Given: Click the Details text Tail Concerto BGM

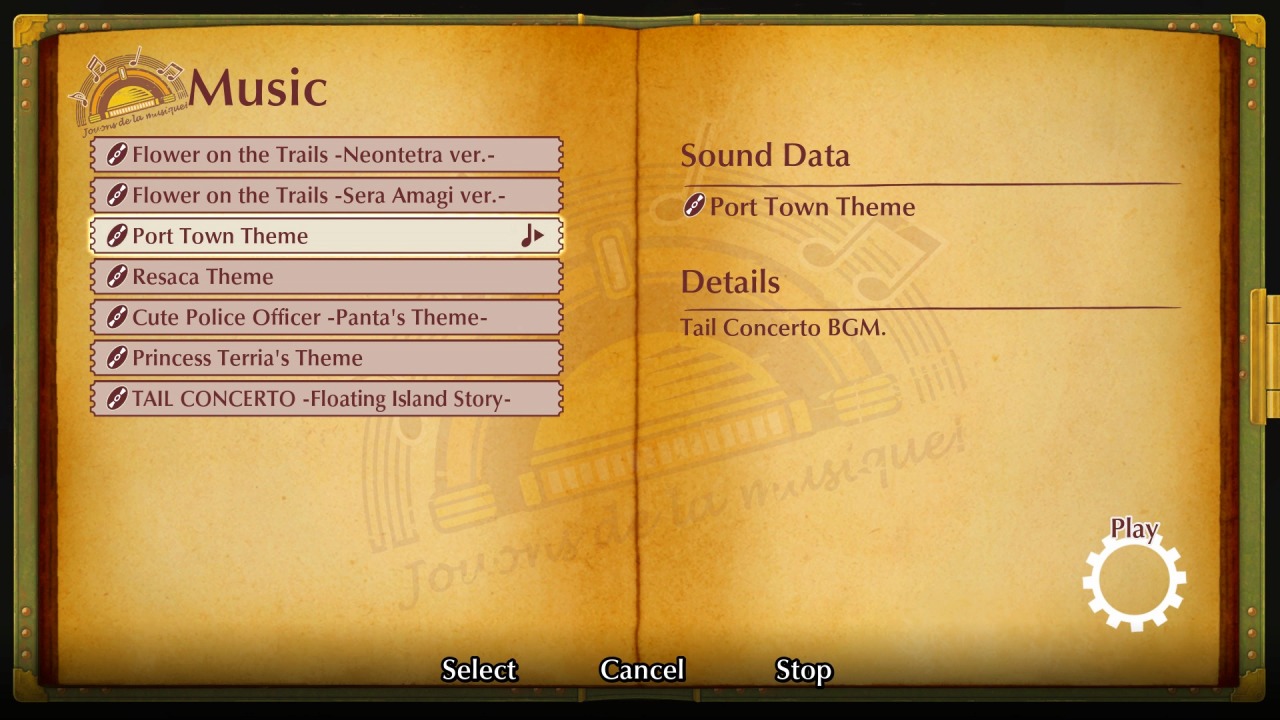Looking at the screenshot, I should (784, 327).
